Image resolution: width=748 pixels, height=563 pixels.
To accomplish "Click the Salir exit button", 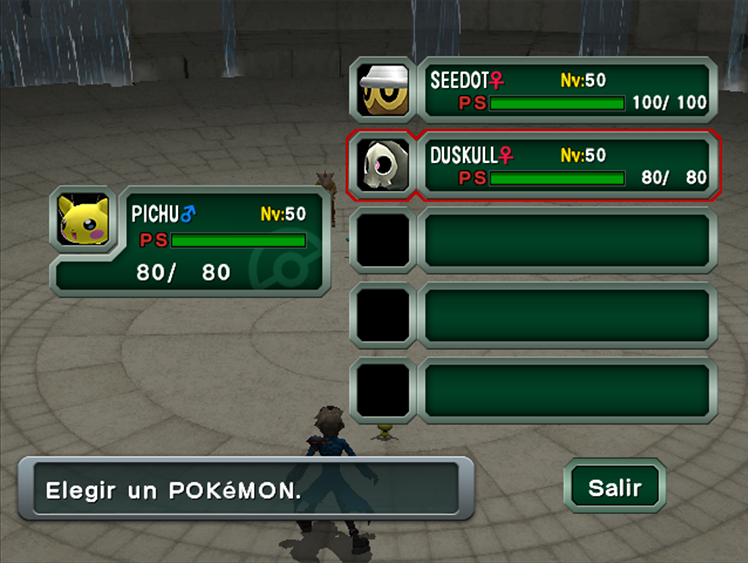I will (x=614, y=488).
